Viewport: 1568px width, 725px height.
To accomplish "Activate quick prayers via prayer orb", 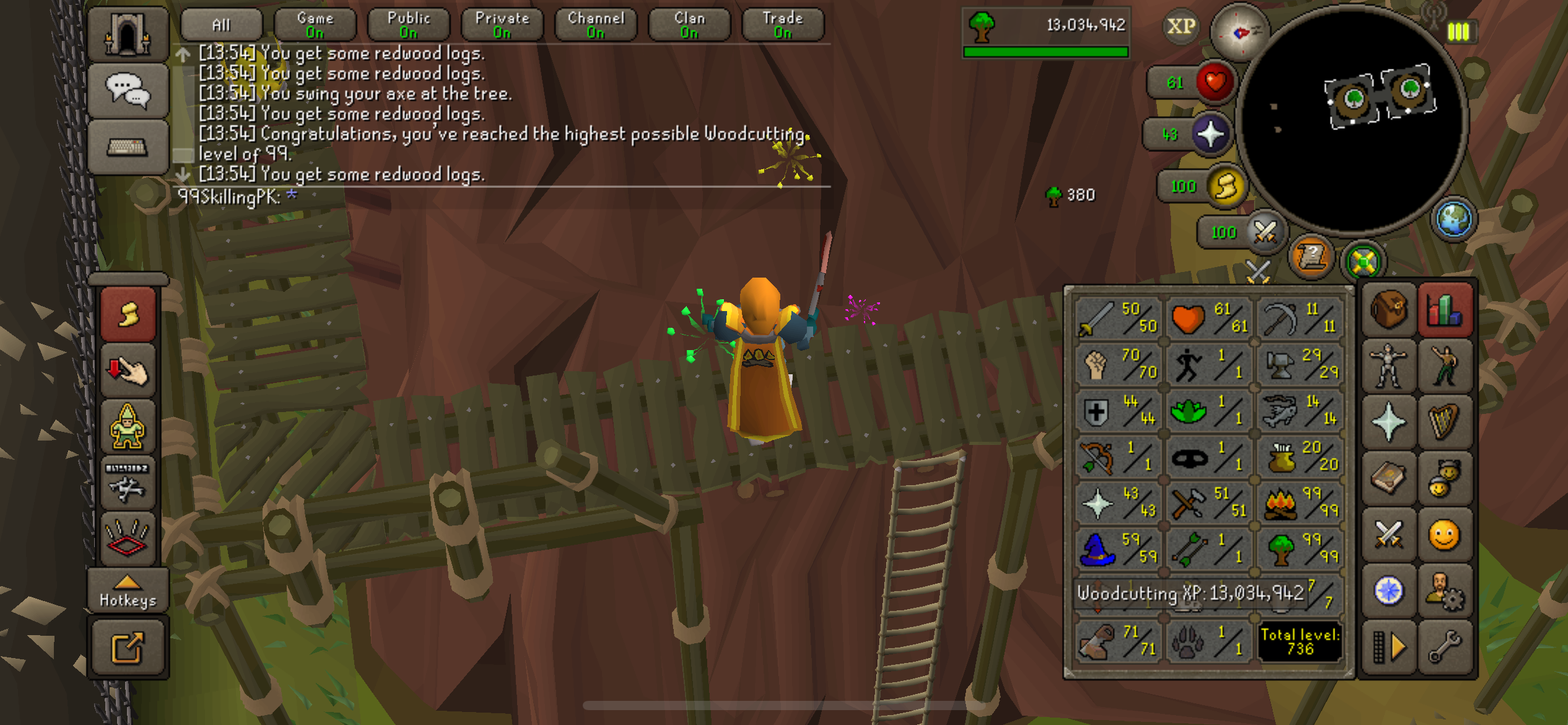I will tap(1210, 134).
